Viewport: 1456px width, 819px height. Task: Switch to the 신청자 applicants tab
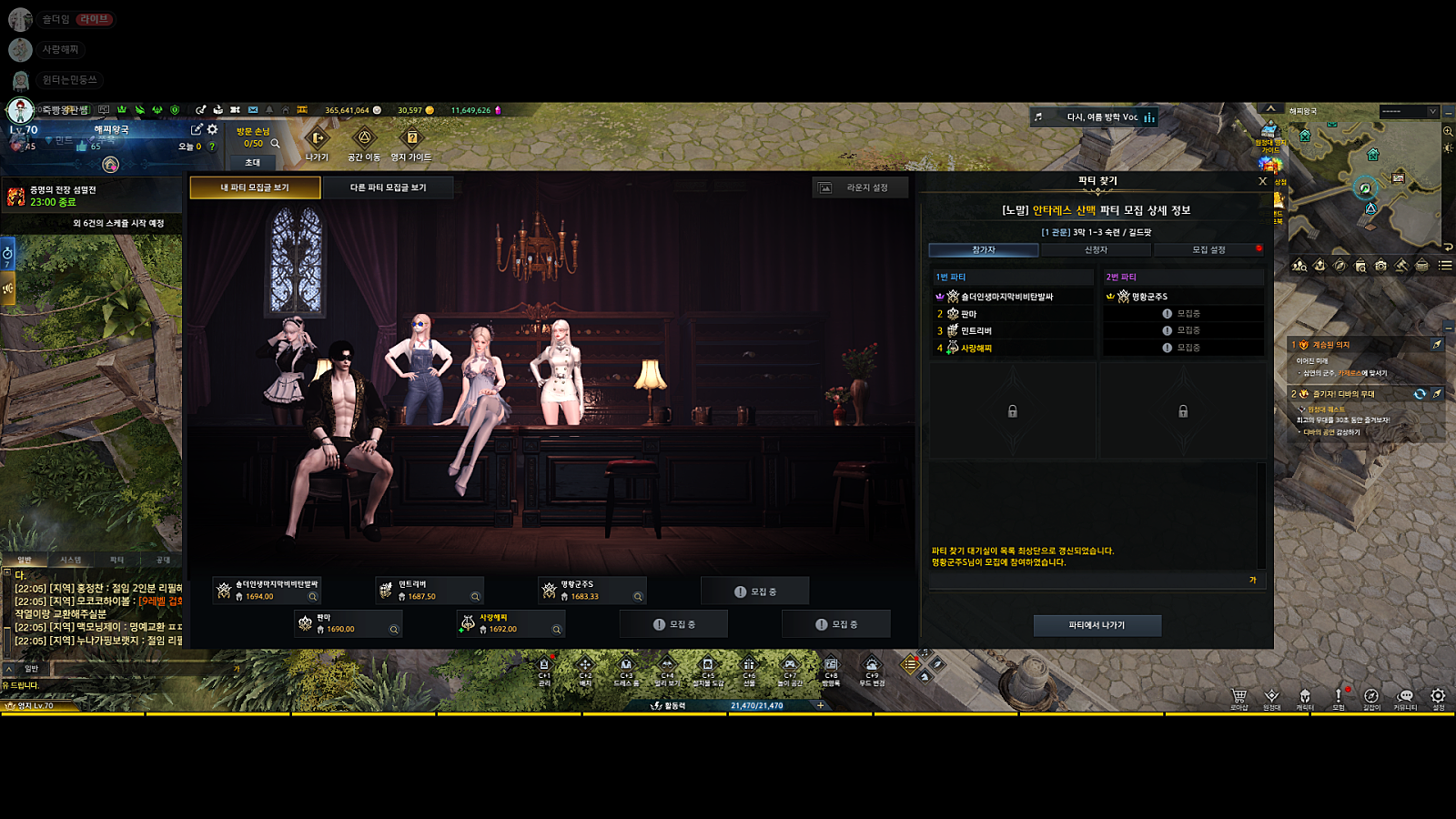click(1096, 249)
